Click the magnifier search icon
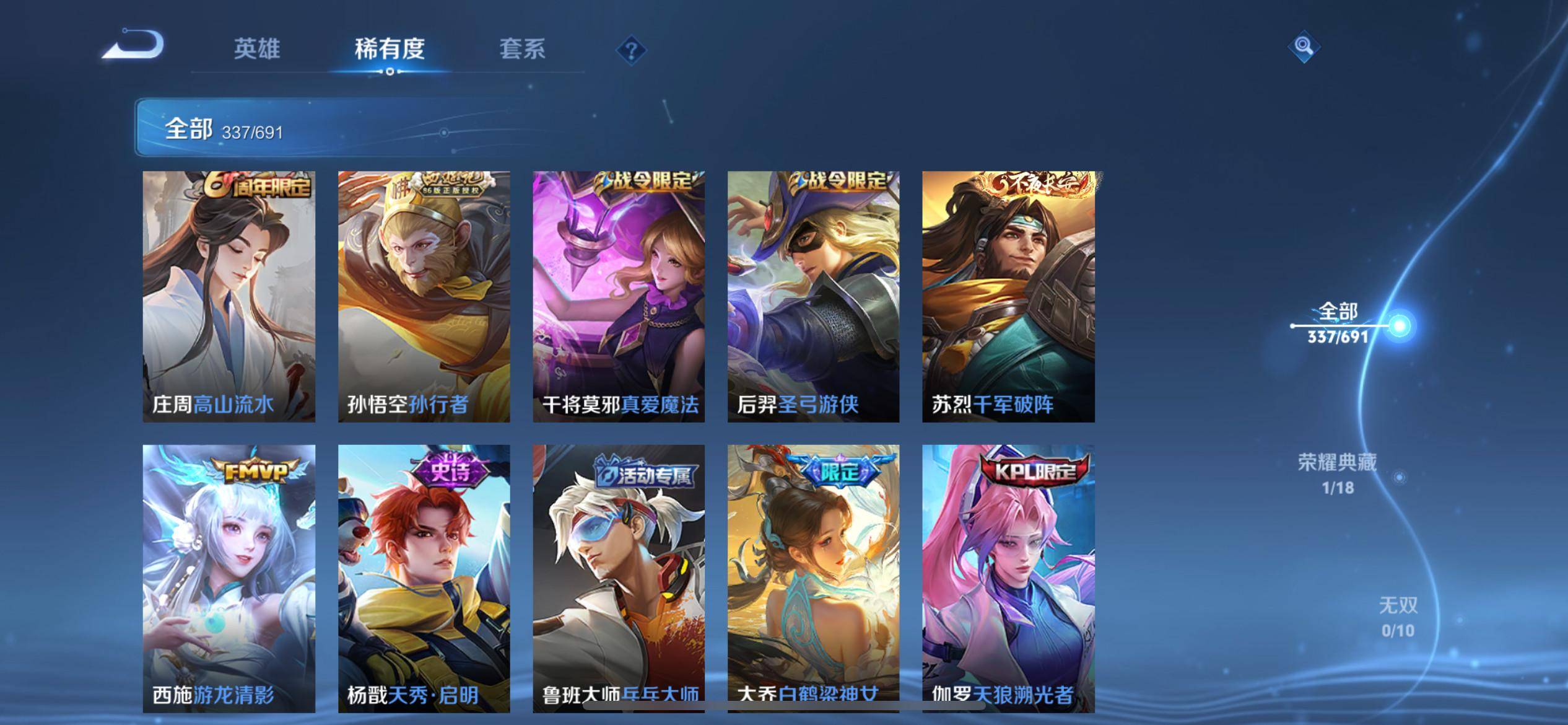This screenshot has width=1568, height=725. coord(1304,46)
